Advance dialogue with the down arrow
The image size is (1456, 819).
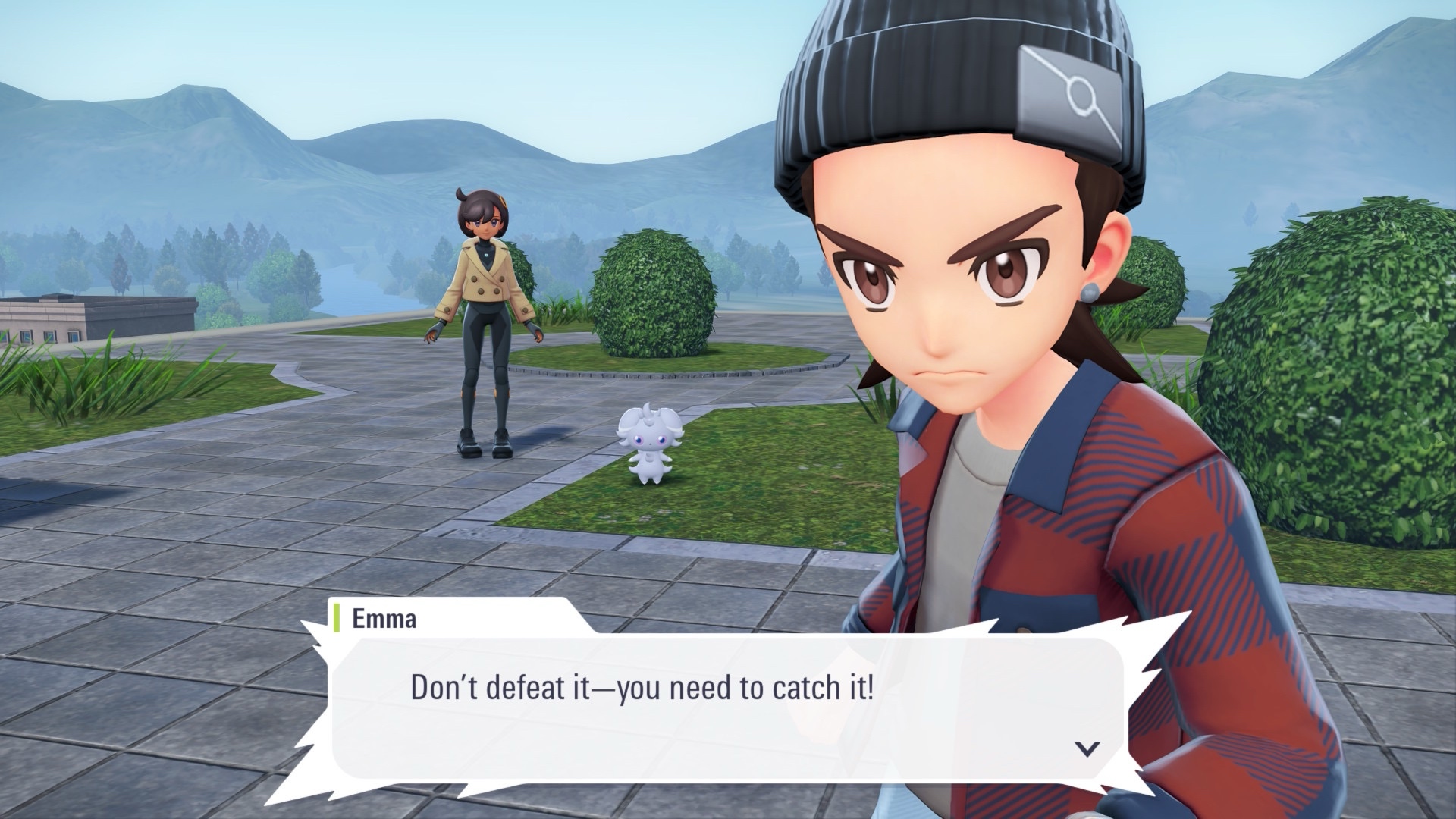(x=1087, y=749)
